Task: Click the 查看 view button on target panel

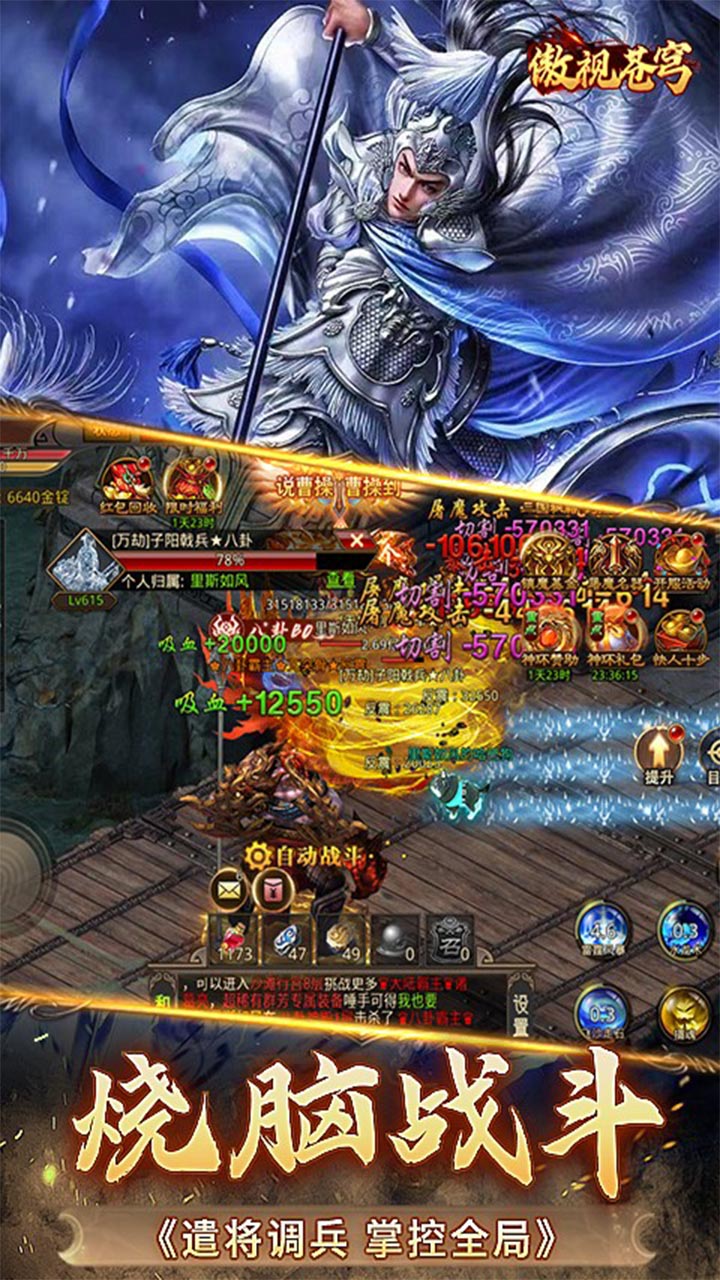Action: [x=340, y=578]
